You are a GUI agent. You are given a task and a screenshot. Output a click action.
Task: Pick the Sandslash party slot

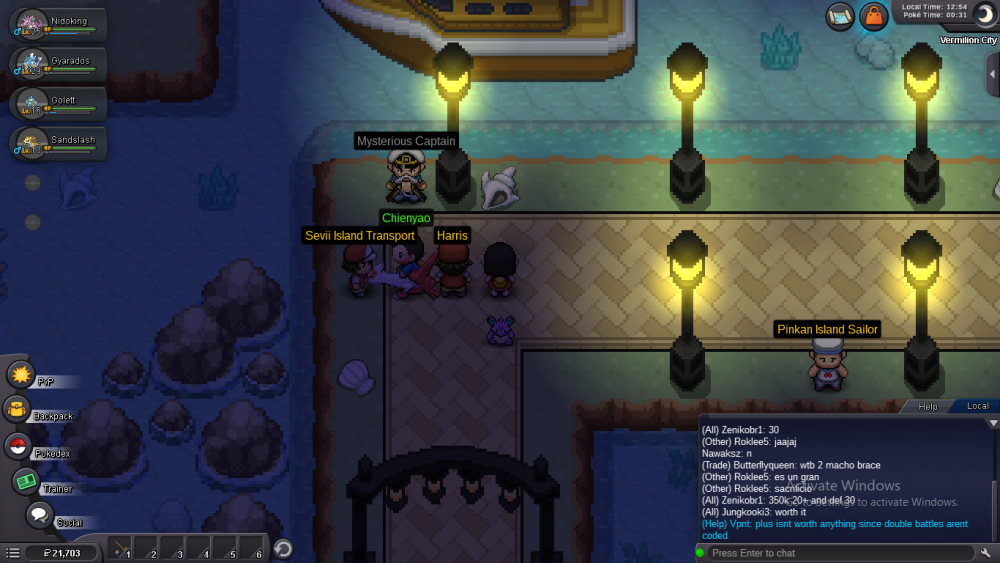[58, 145]
